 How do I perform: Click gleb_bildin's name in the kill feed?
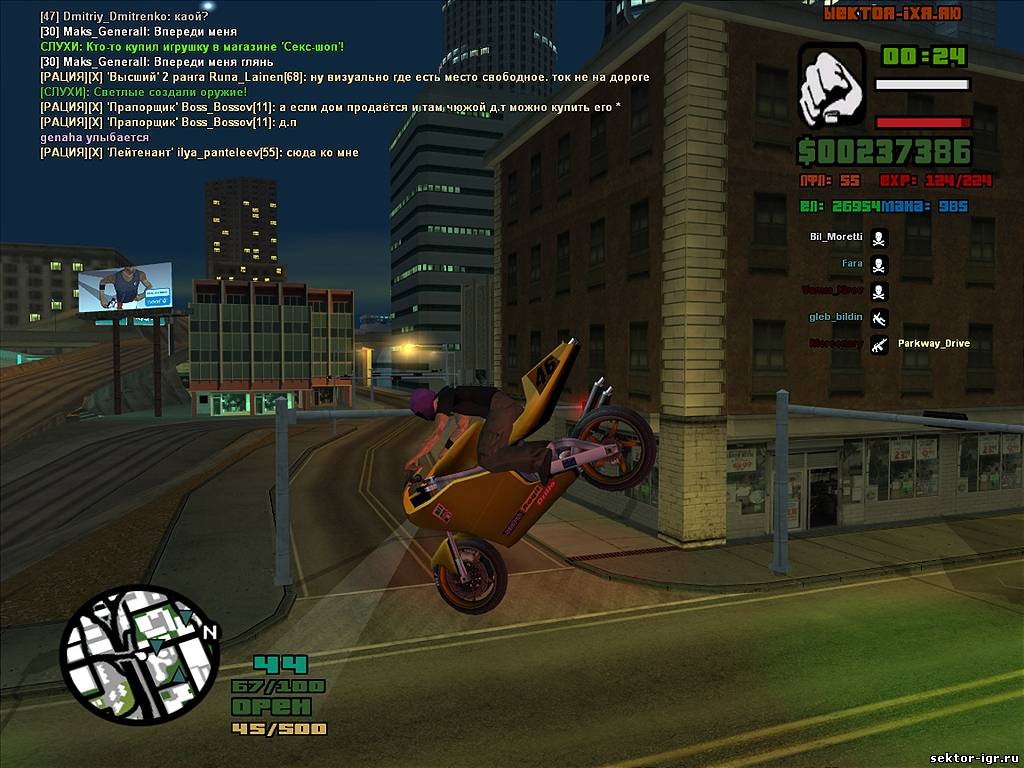pos(835,317)
